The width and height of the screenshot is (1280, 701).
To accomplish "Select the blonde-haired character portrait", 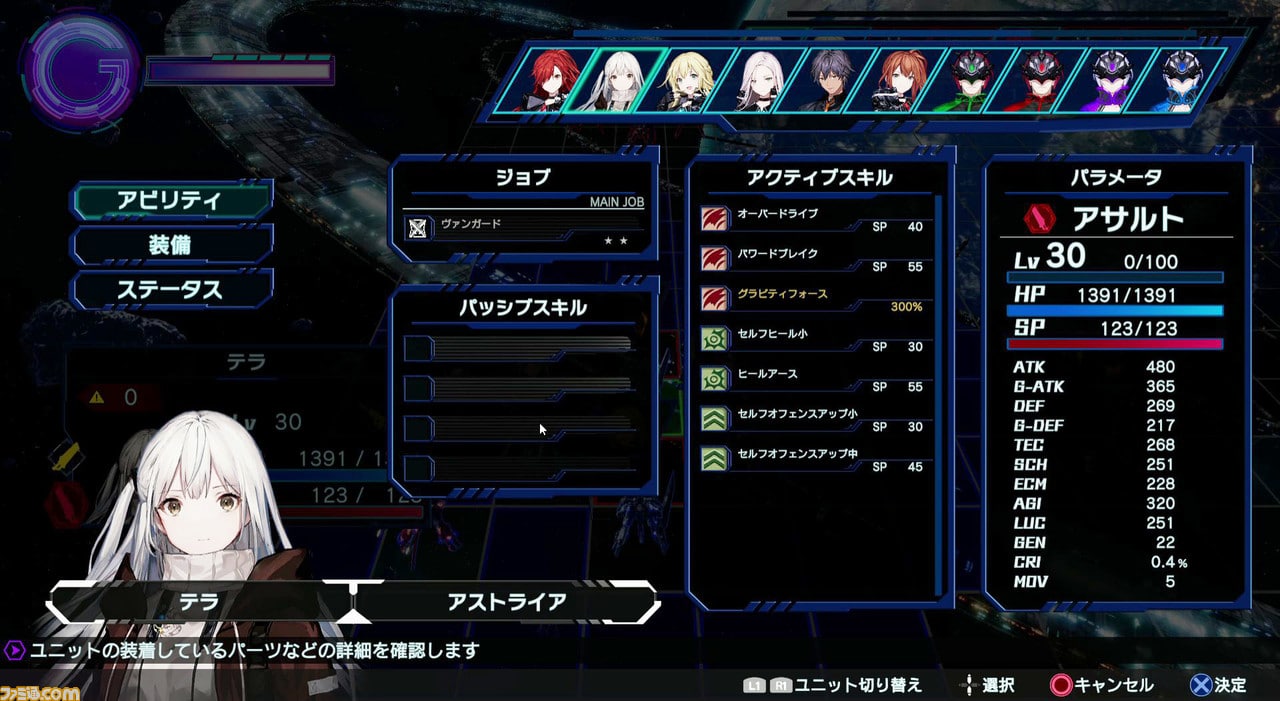I will 690,80.
